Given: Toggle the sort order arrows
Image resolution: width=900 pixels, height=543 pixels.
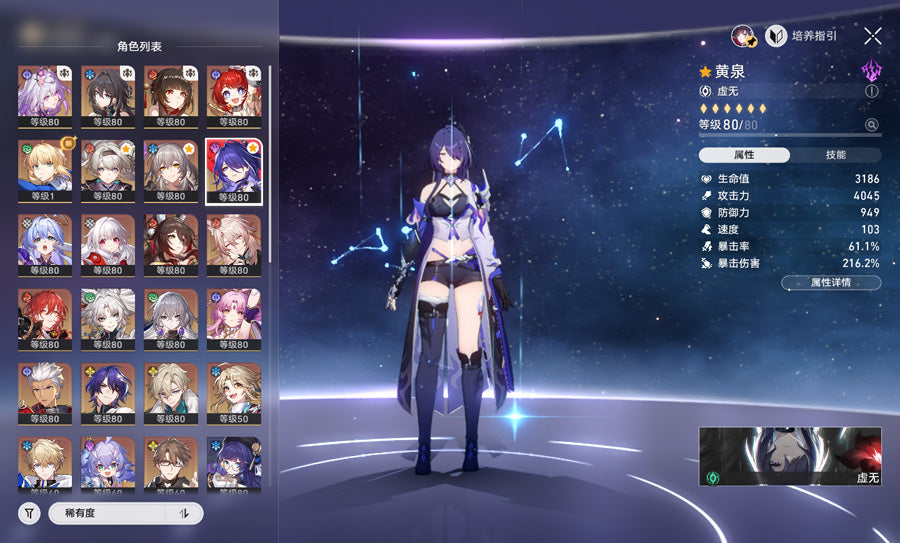Looking at the screenshot, I should 184,513.
